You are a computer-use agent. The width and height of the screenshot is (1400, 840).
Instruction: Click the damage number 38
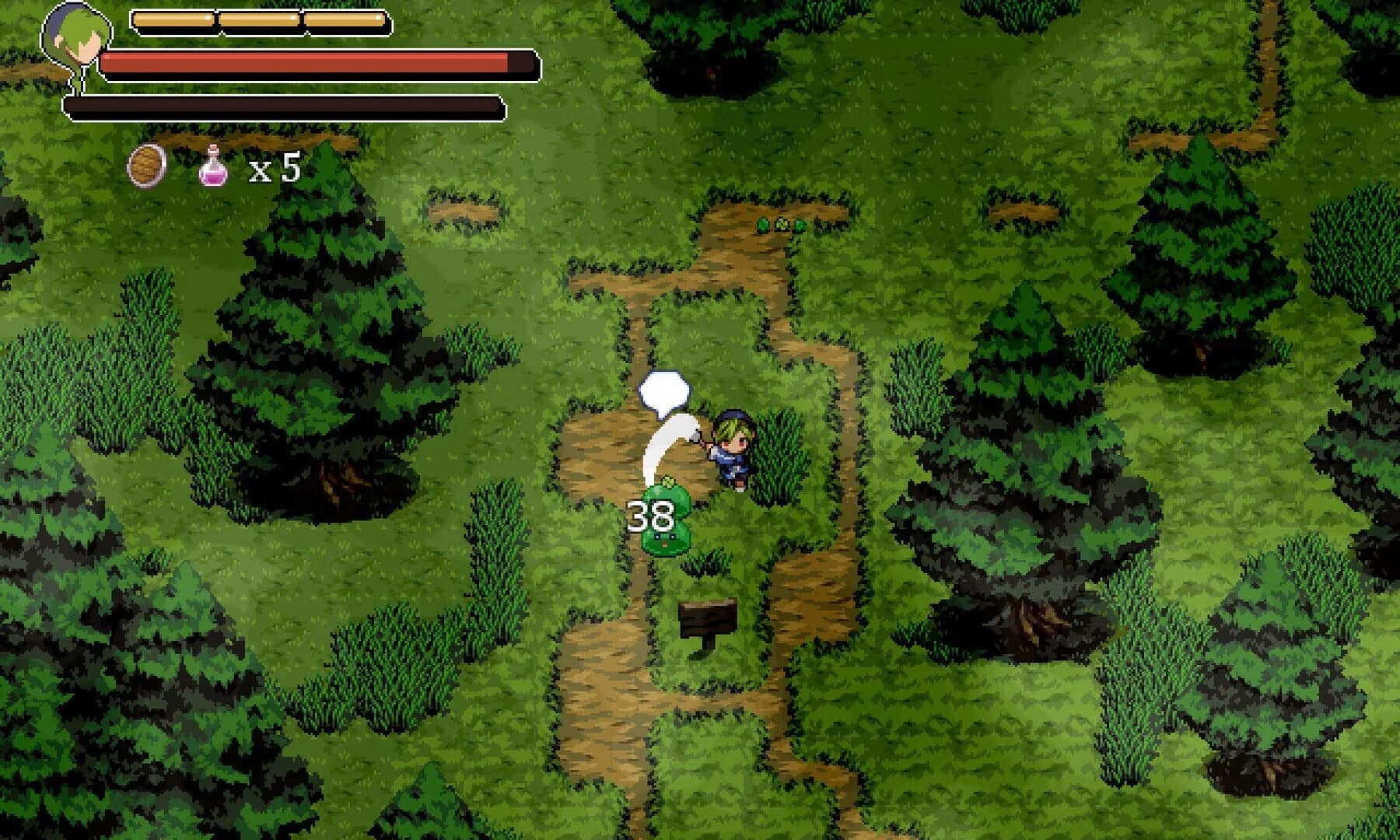click(x=650, y=516)
